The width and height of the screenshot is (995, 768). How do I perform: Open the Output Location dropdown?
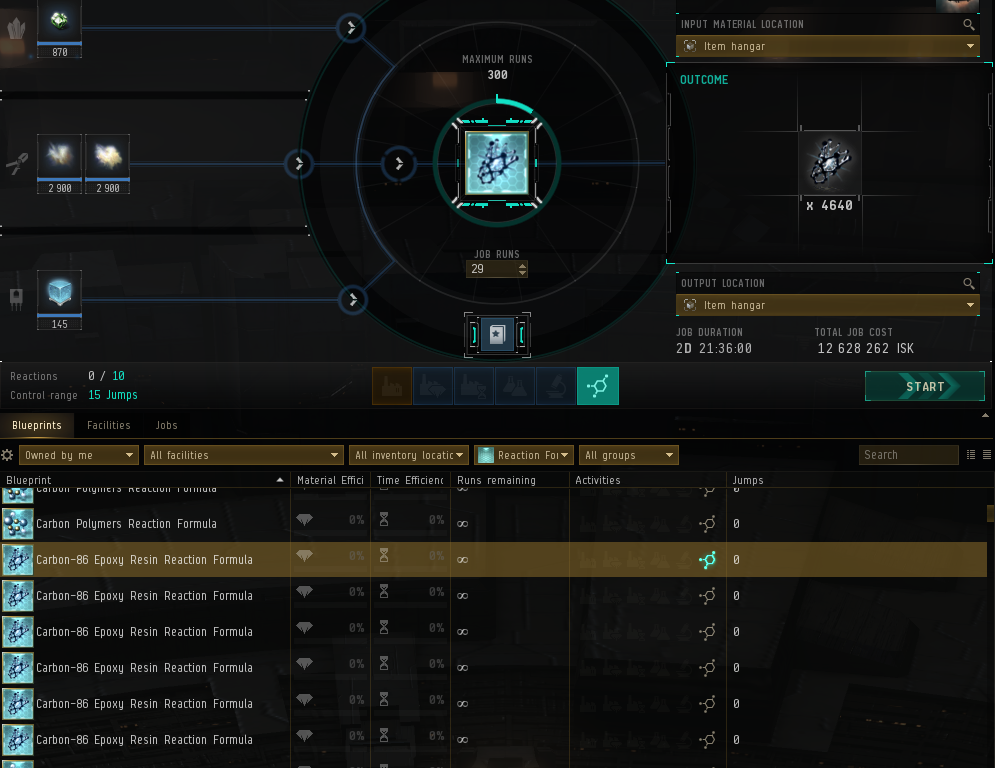click(827, 305)
